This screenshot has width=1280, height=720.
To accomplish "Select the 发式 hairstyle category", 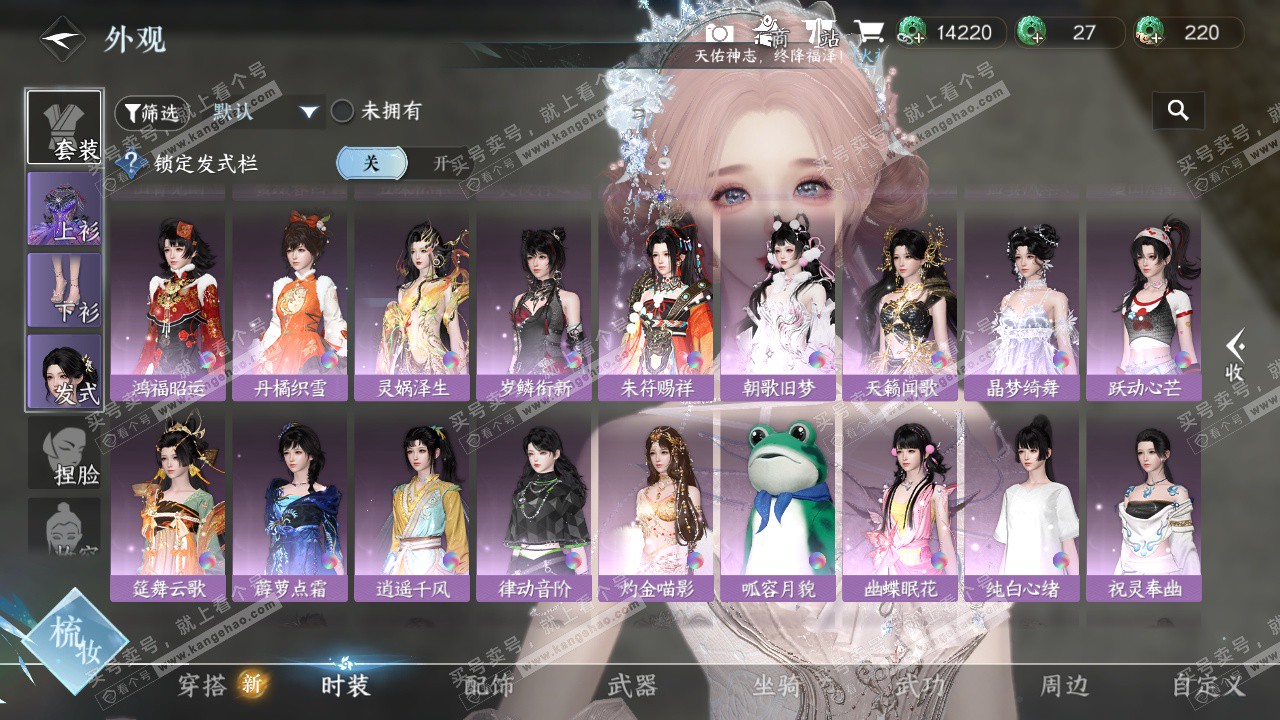I will (64, 372).
